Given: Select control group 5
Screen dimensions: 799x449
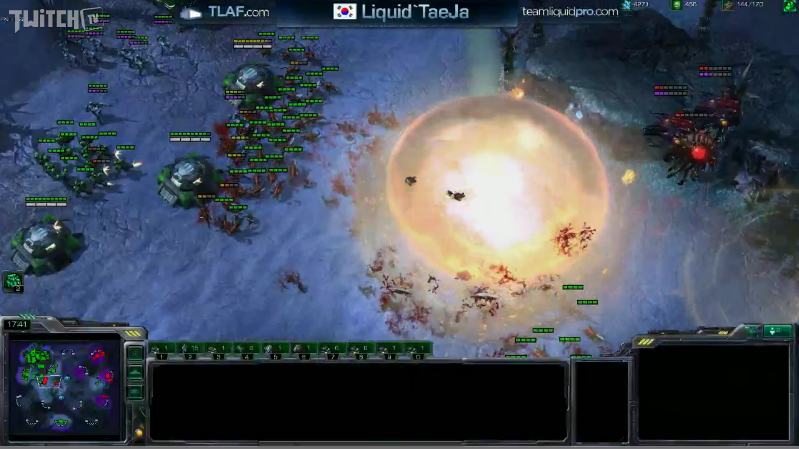Looking at the screenshot, I should [x=276, y=350].
